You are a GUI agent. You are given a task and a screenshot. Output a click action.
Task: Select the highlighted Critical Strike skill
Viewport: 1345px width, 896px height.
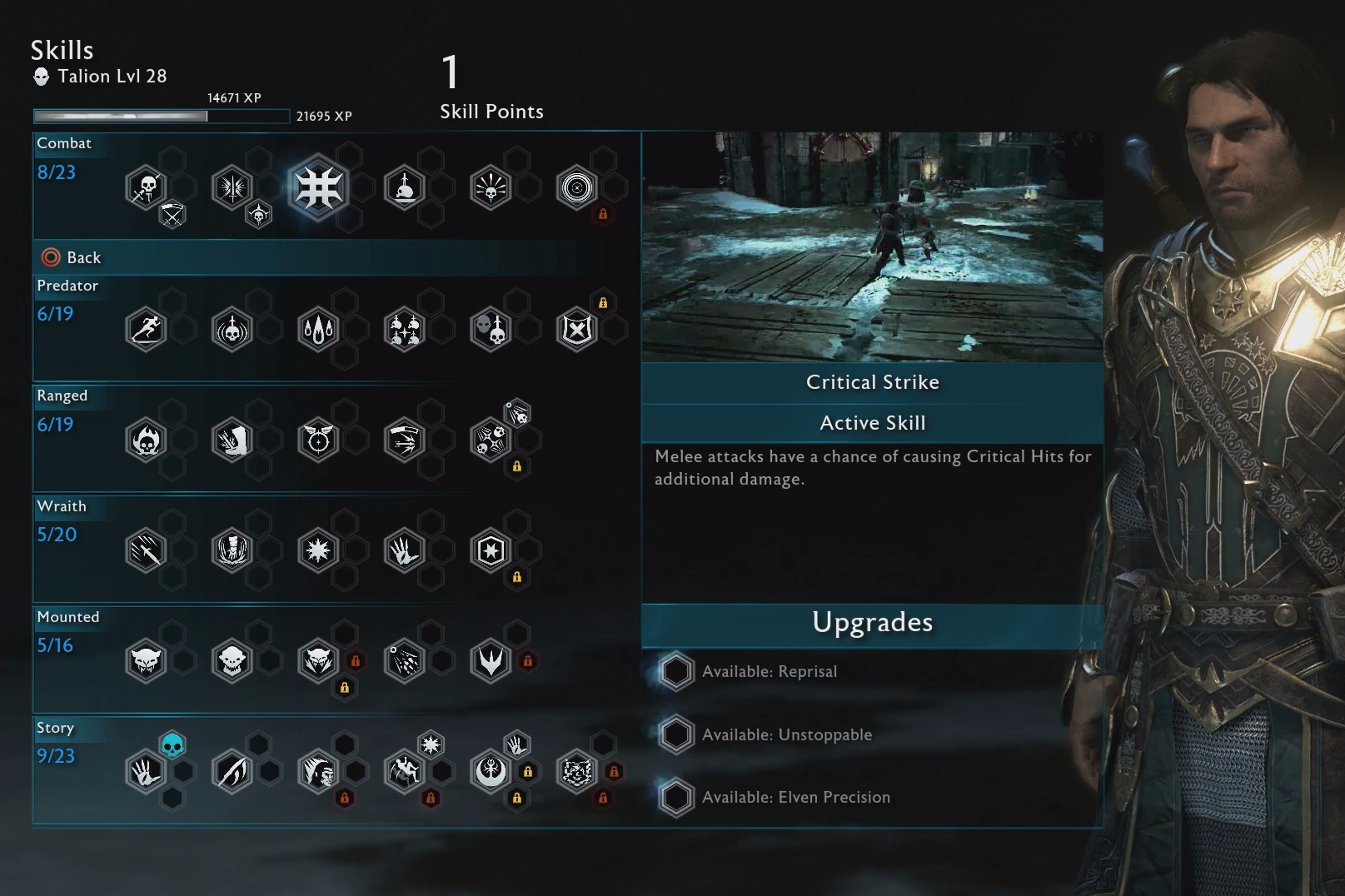pyautogui.click(x=317, y=188)
